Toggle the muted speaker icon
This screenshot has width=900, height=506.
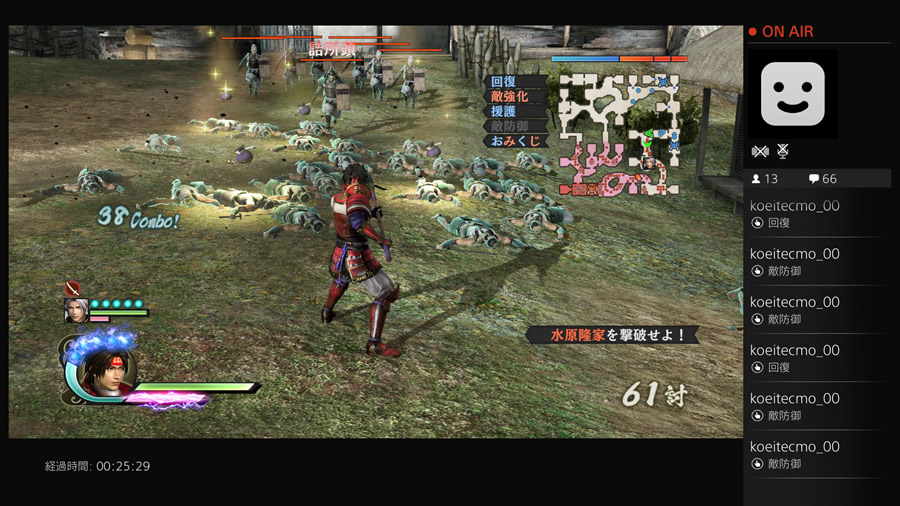(760, 151)
